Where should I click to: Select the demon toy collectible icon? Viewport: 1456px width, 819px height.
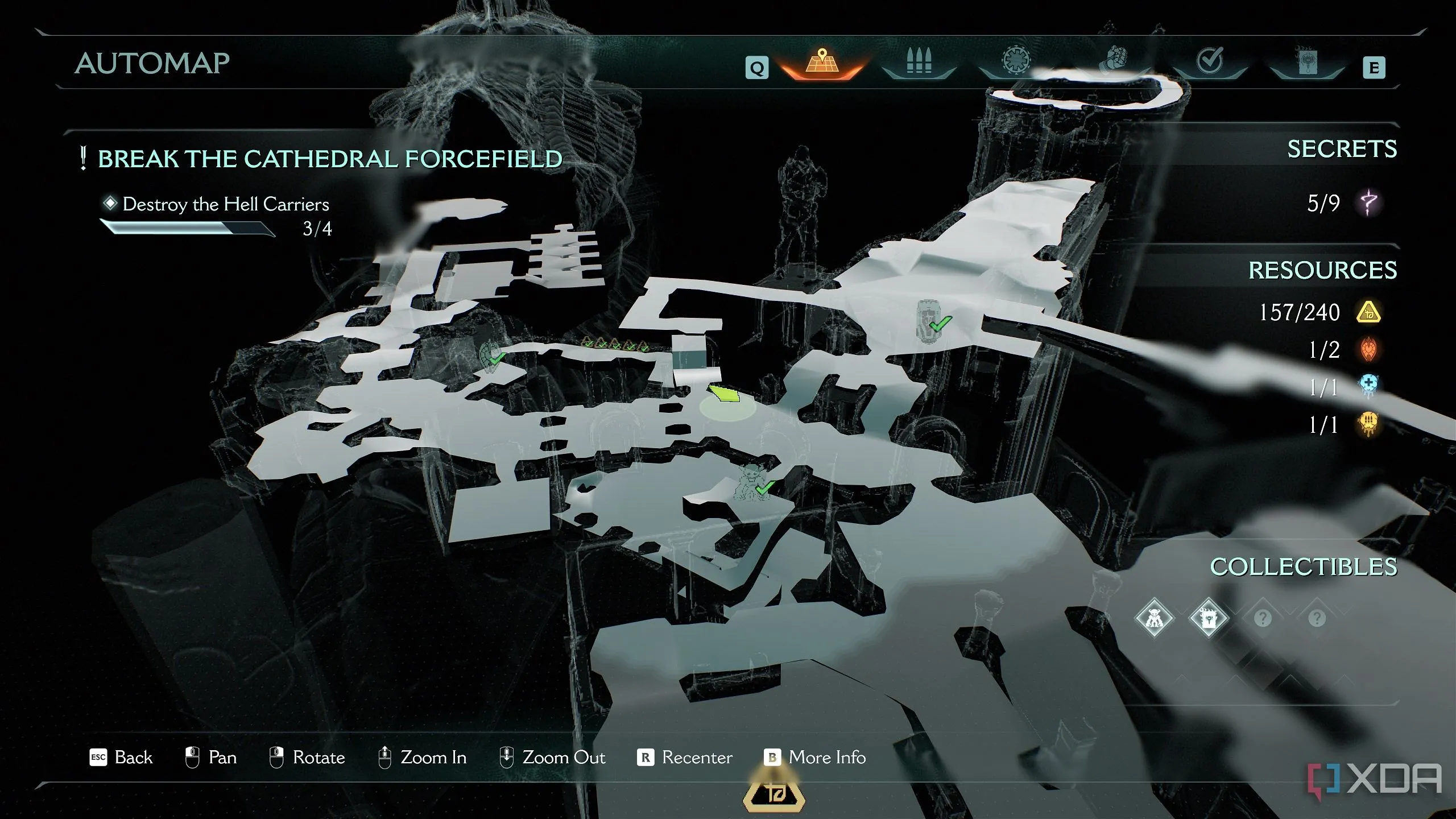coord(1153,618)
